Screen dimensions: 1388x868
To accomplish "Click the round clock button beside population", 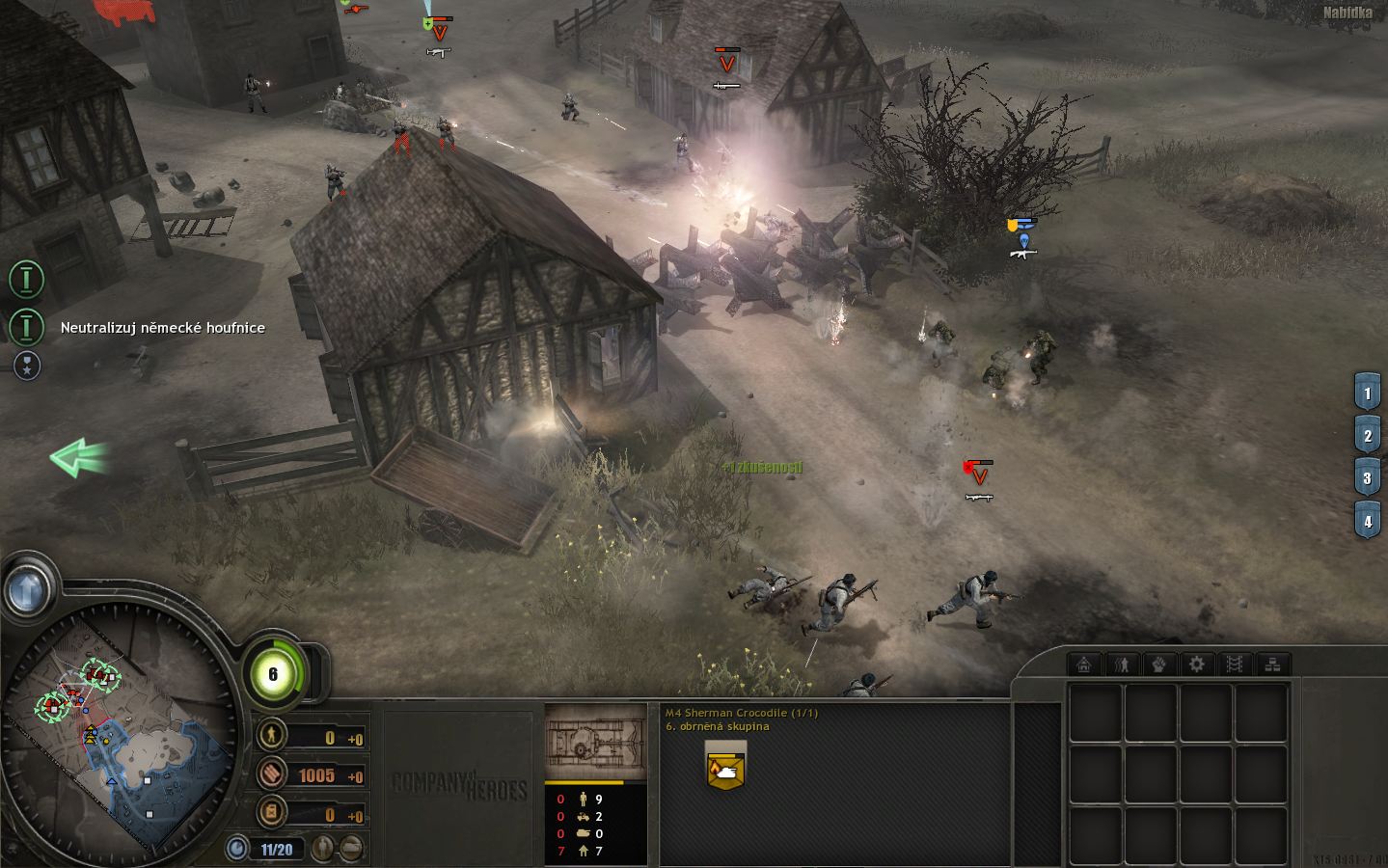I will pos(237,849).
